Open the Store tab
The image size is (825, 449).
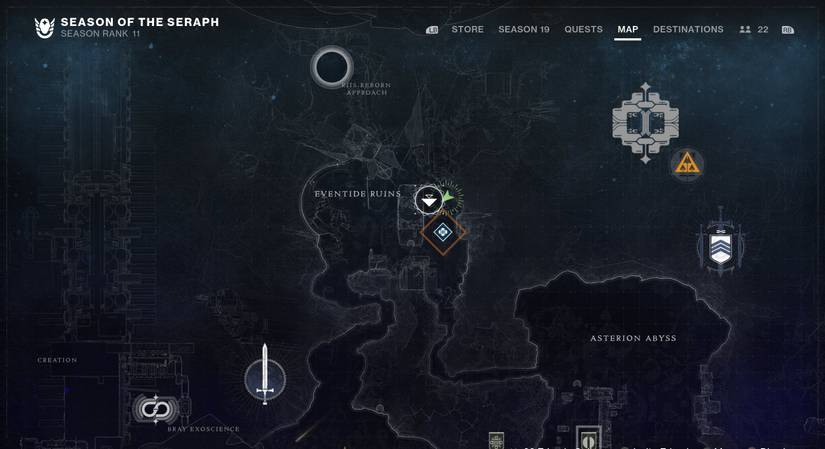pos(467,30)
